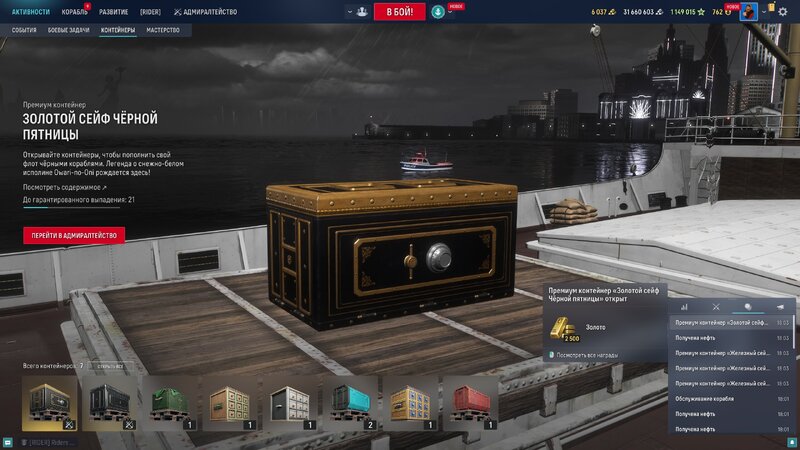The height and width of the screenshot is (450, 800).
Task: Select the teal container with count 2
Action: click(x=350, y=403)
